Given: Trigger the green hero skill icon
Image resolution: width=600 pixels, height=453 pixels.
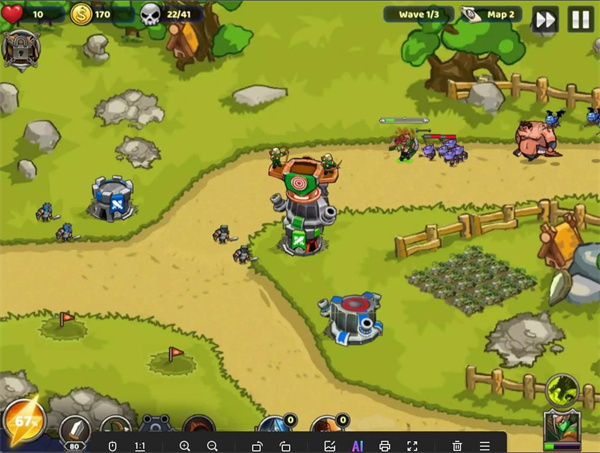Looking at the screenshot, I should pos(562,388).
